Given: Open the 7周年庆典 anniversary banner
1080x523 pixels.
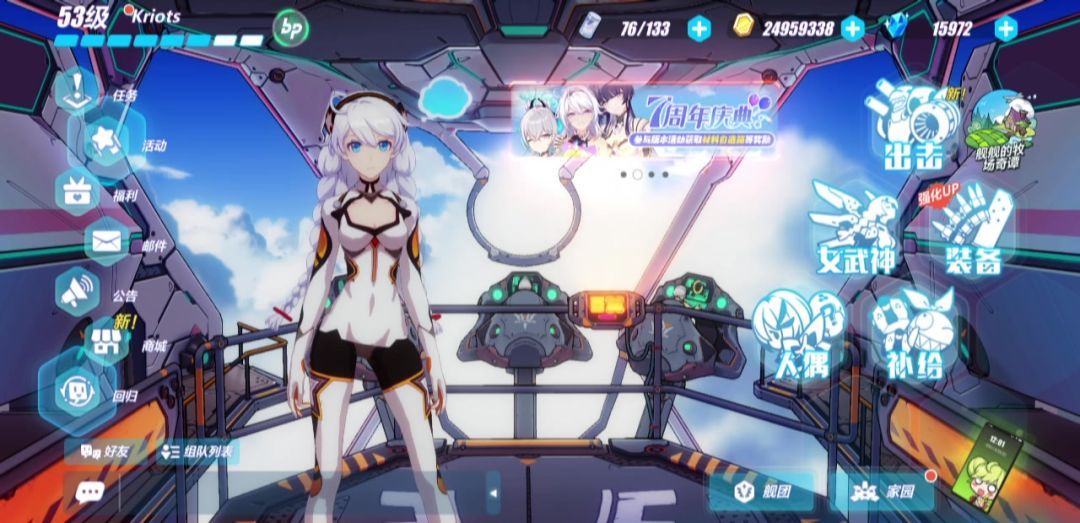Looking at the screenshot, I should click(647, 122).
